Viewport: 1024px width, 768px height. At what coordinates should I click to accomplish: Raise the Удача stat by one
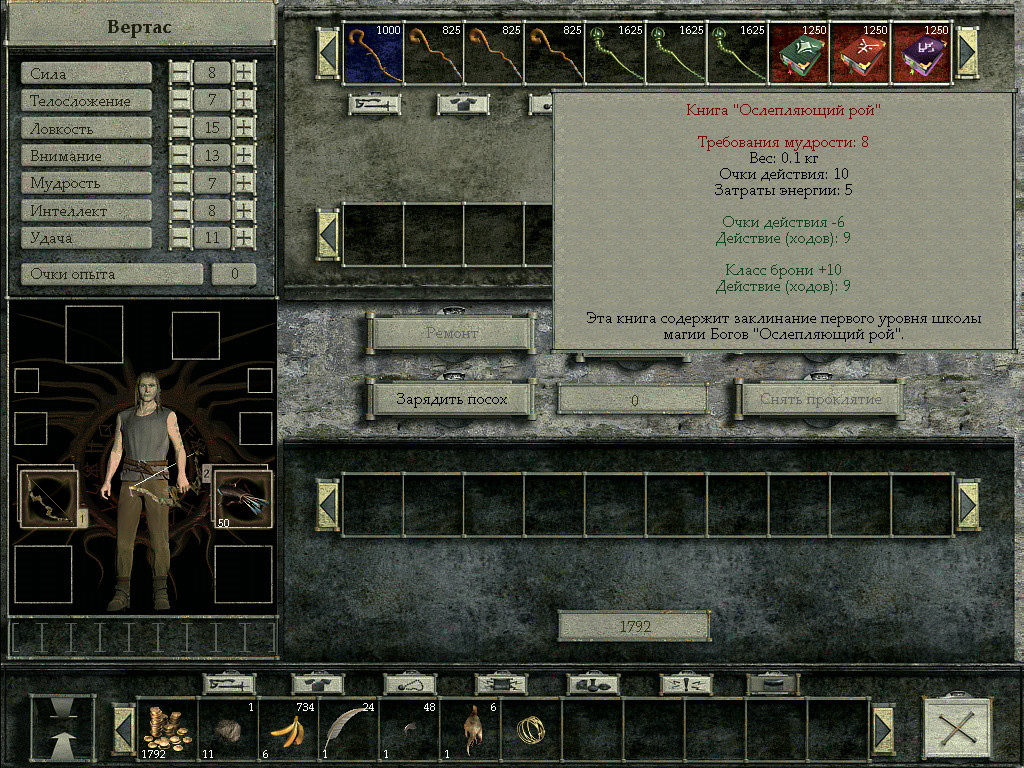point(244,238)
